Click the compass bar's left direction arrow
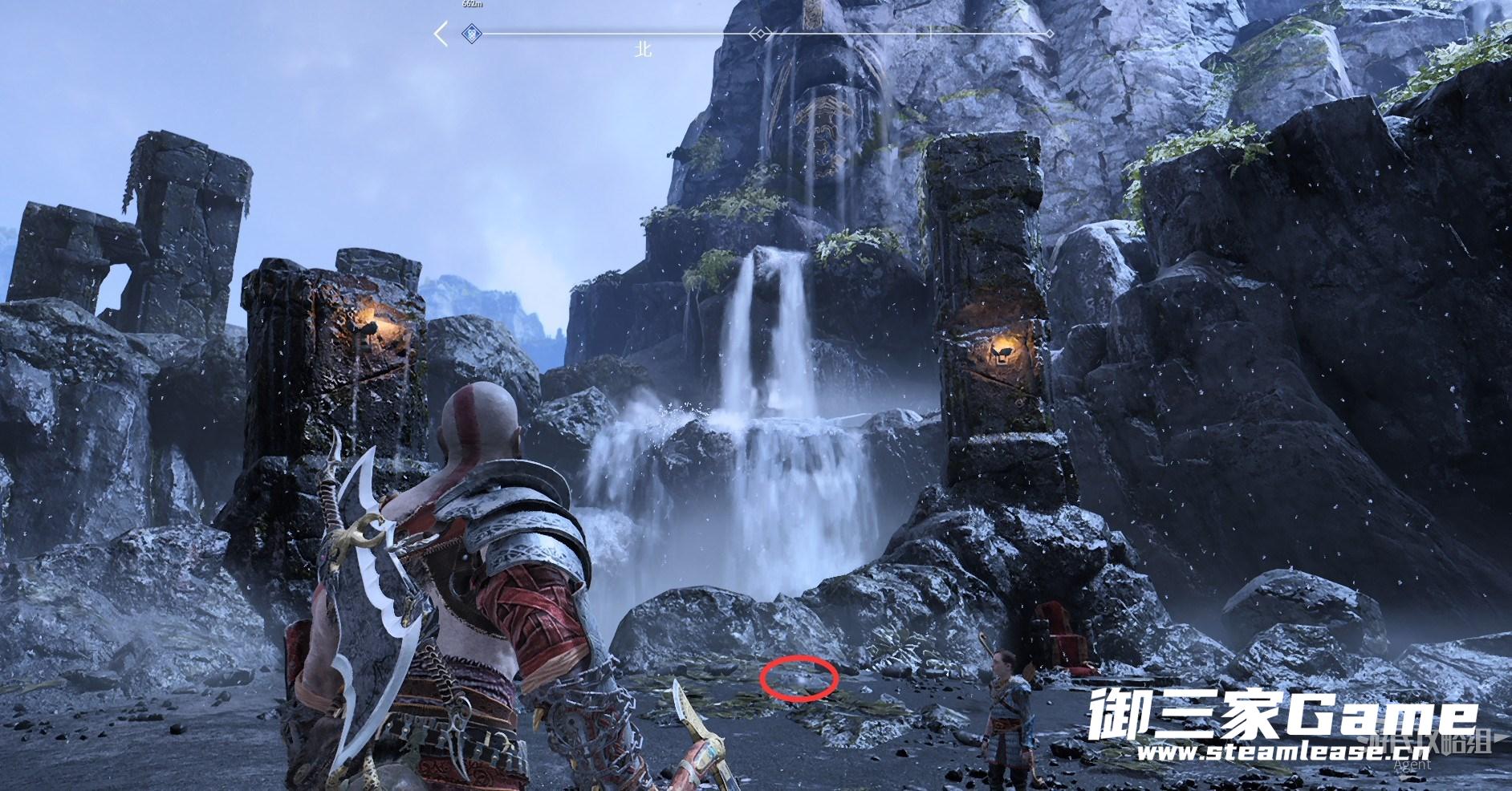The height and width of the screenshot is (791, 1512). pos(441,34)
